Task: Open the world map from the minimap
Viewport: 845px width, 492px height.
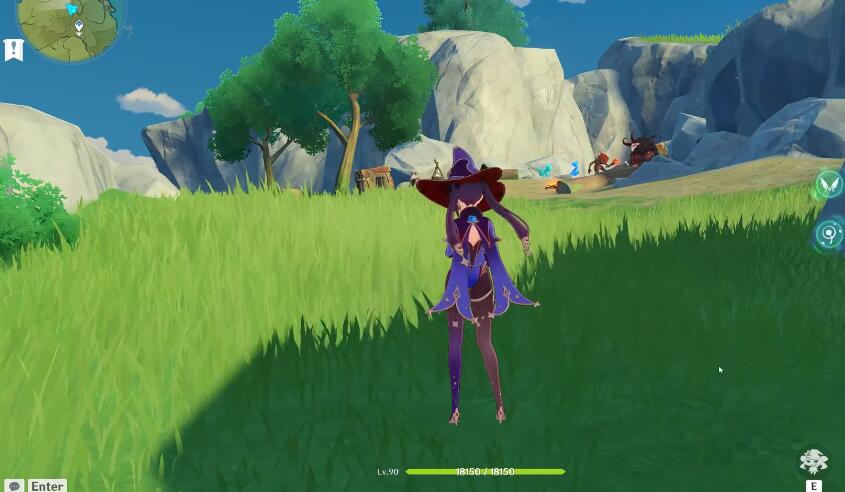Action: tap(66, 24)
